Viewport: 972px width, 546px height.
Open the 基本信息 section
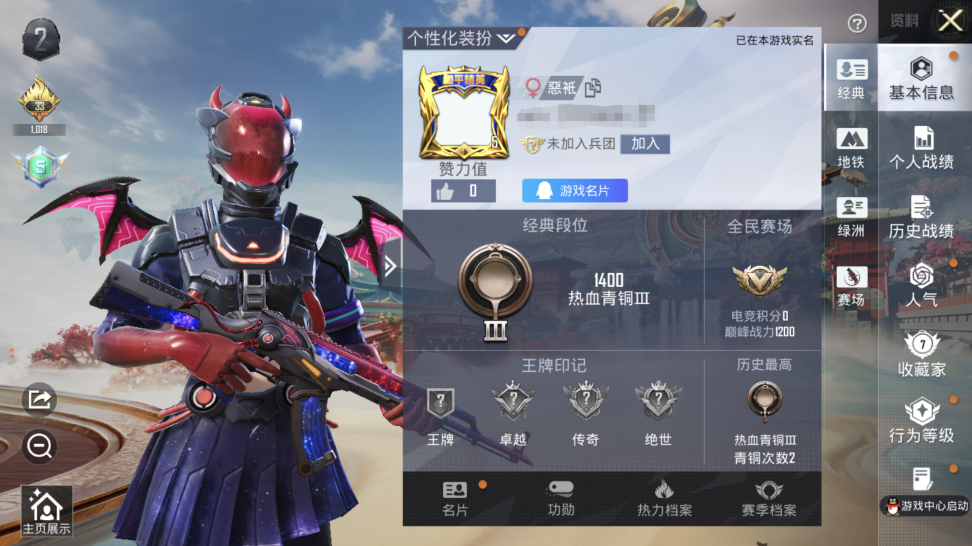coord(921,78)
